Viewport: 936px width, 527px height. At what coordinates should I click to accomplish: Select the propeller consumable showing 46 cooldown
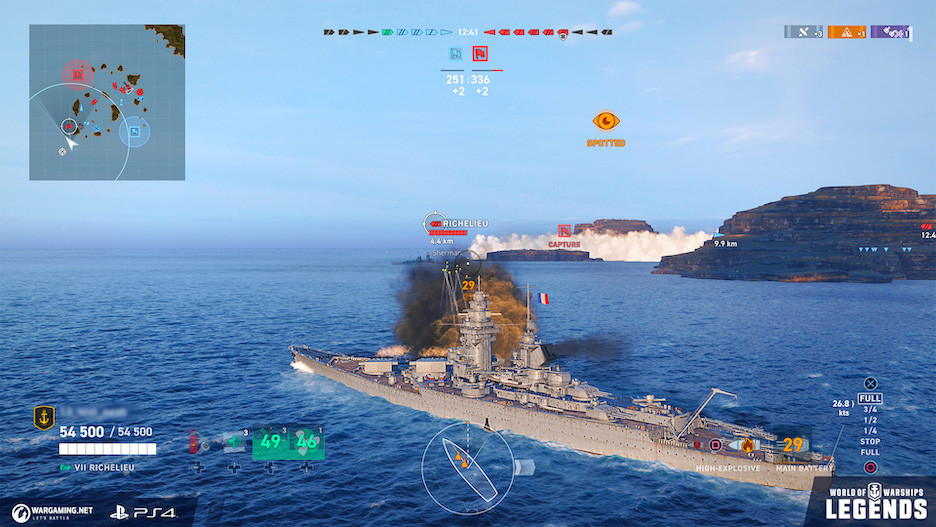(306, 441)
